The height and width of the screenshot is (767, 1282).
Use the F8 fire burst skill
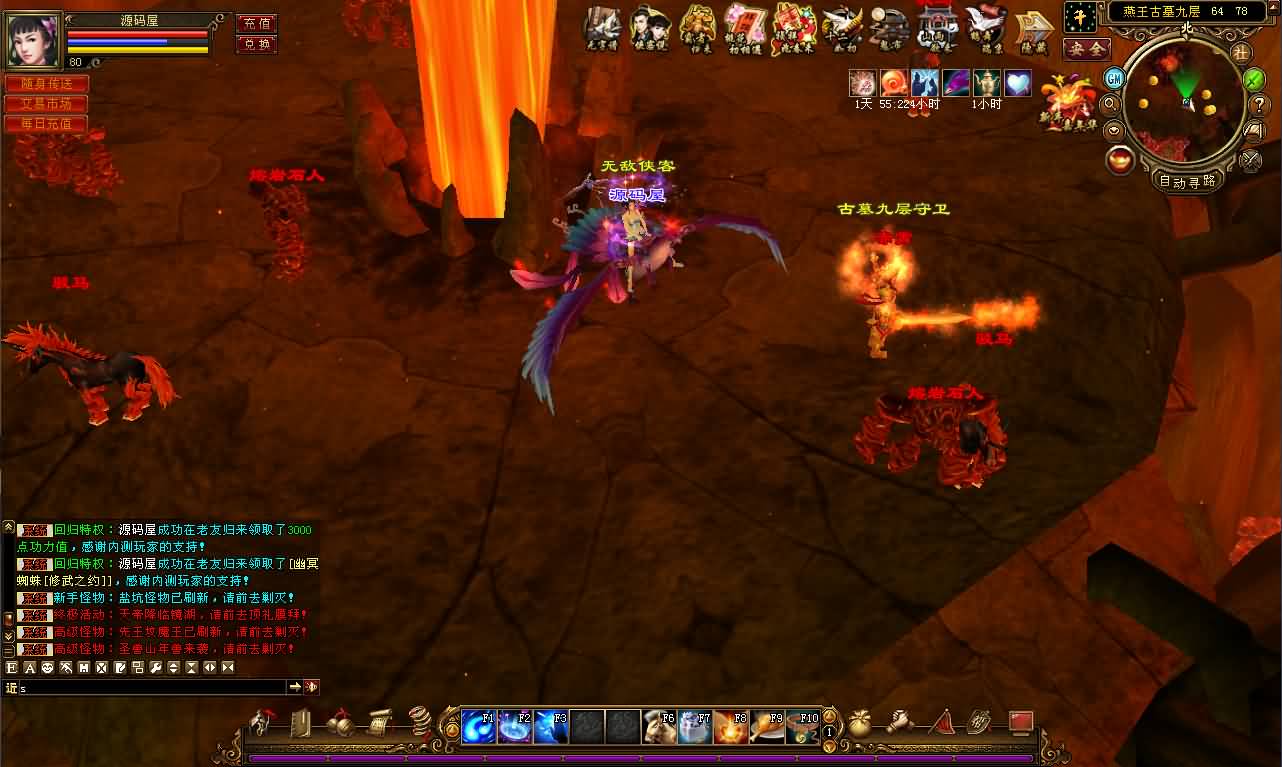pyautogui.click(x=731, y=727)
